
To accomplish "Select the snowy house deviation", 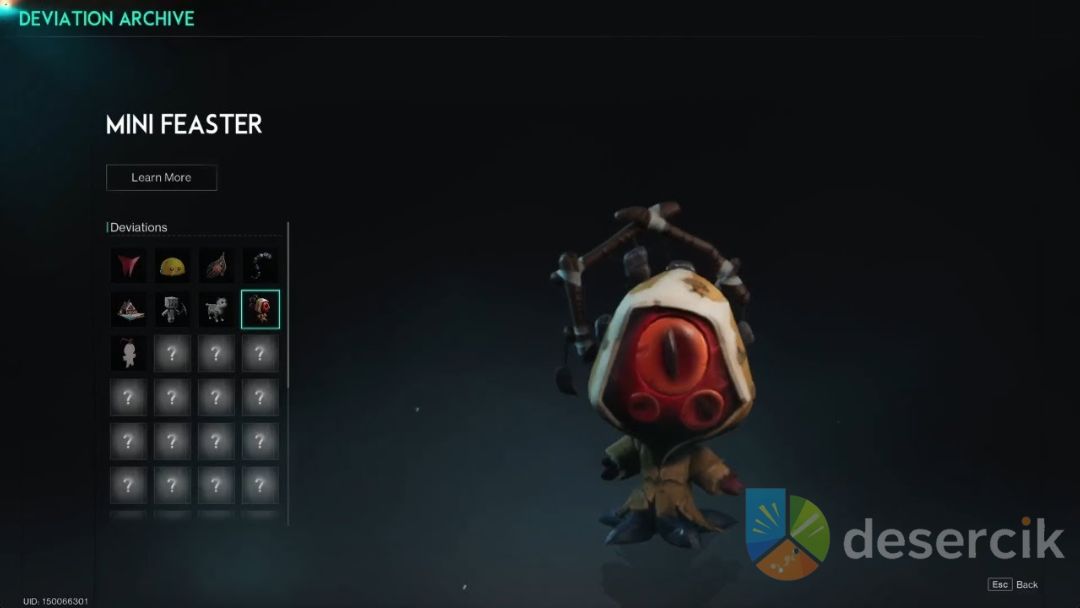I will [x=128, y=310].
